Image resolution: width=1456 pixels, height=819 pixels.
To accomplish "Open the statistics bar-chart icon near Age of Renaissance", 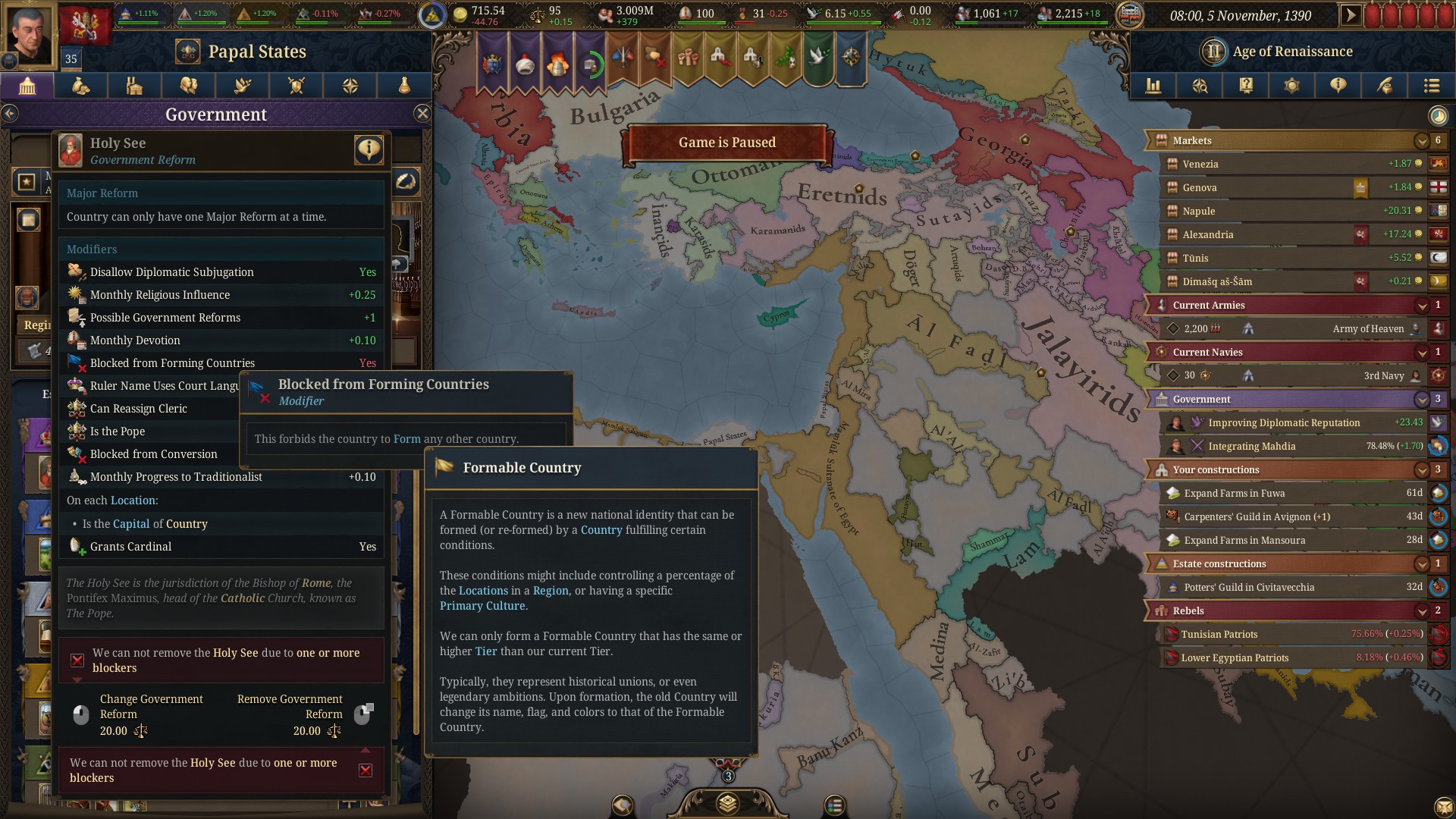I will tap(1153, 86).
